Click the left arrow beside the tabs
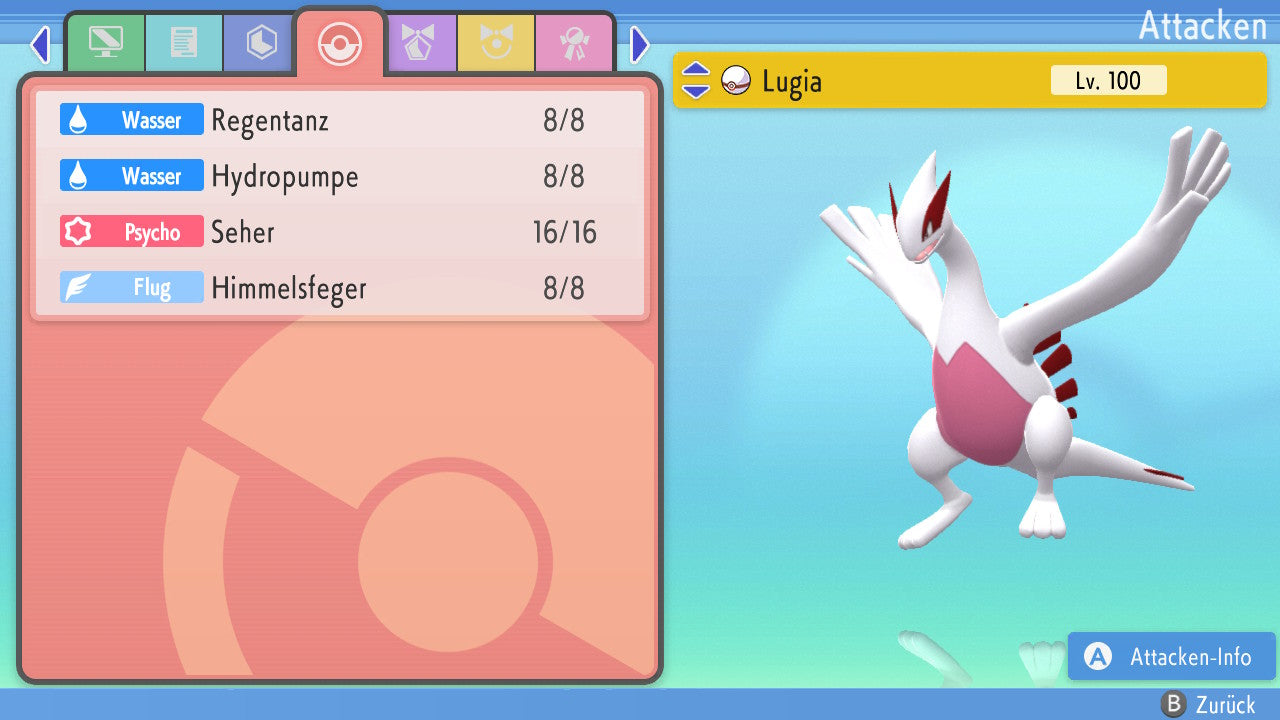Viewport: 1280px width, 720px height. (40, 45)
